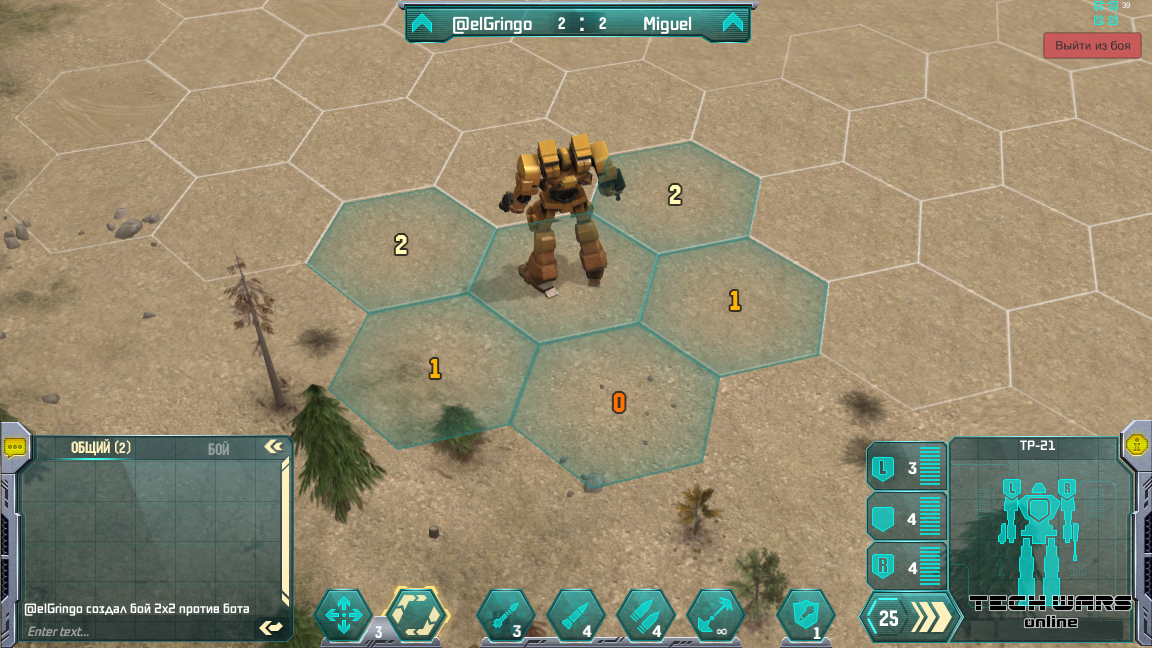Image resolution: width=1152 pixels, height=648 pixels.
Task: Collapse the chat panel with the double arrow
Action: [273, 447]
